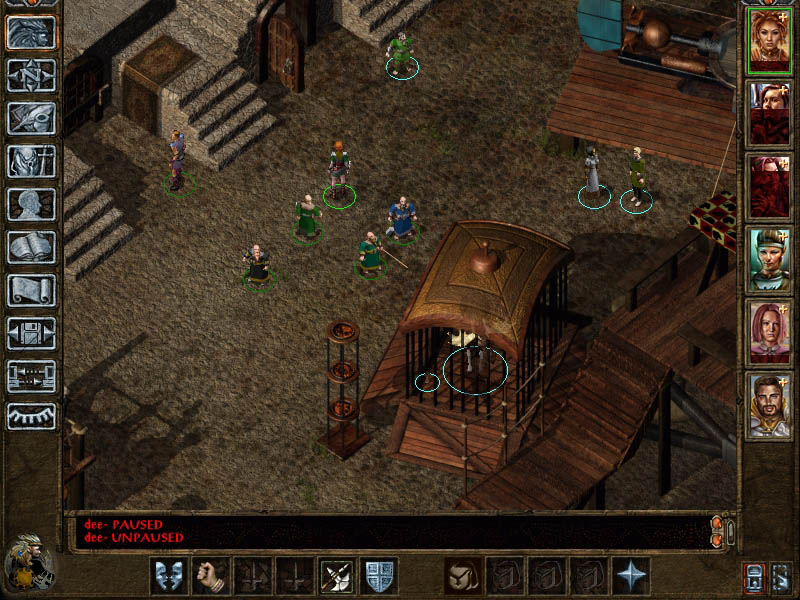
Task: Select the top green-framed character portrait
Action: (x=770, y=40)
